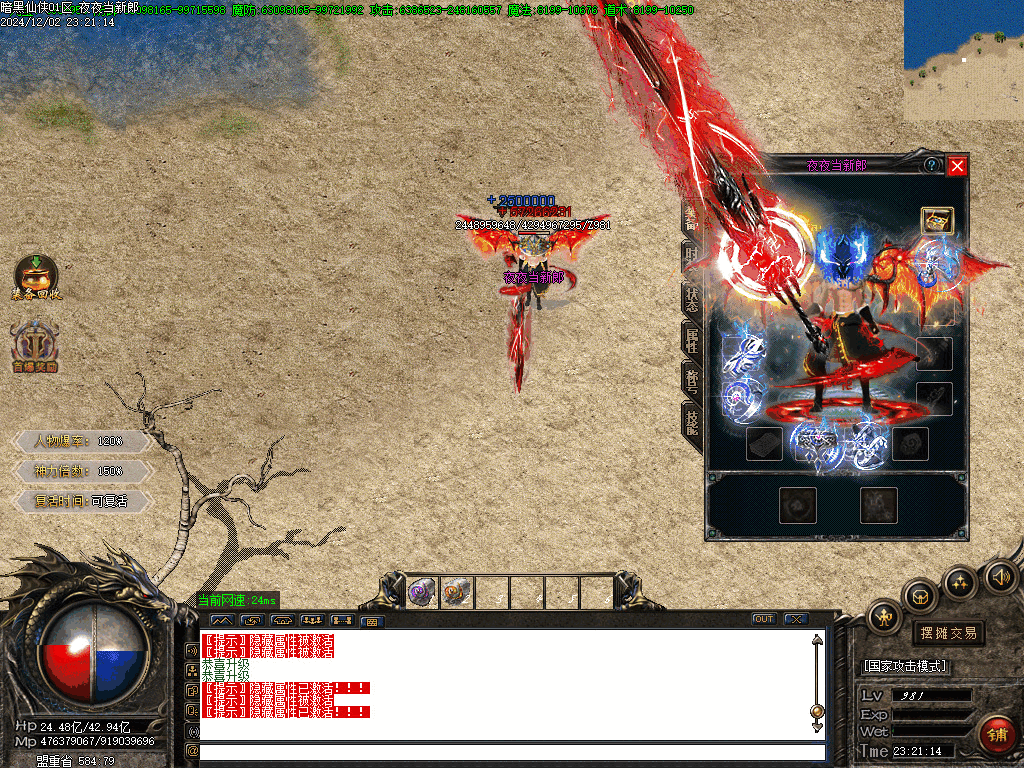Open the treasure chest icon in character panel
The image size is (1024, 768).
coord(937,221)
